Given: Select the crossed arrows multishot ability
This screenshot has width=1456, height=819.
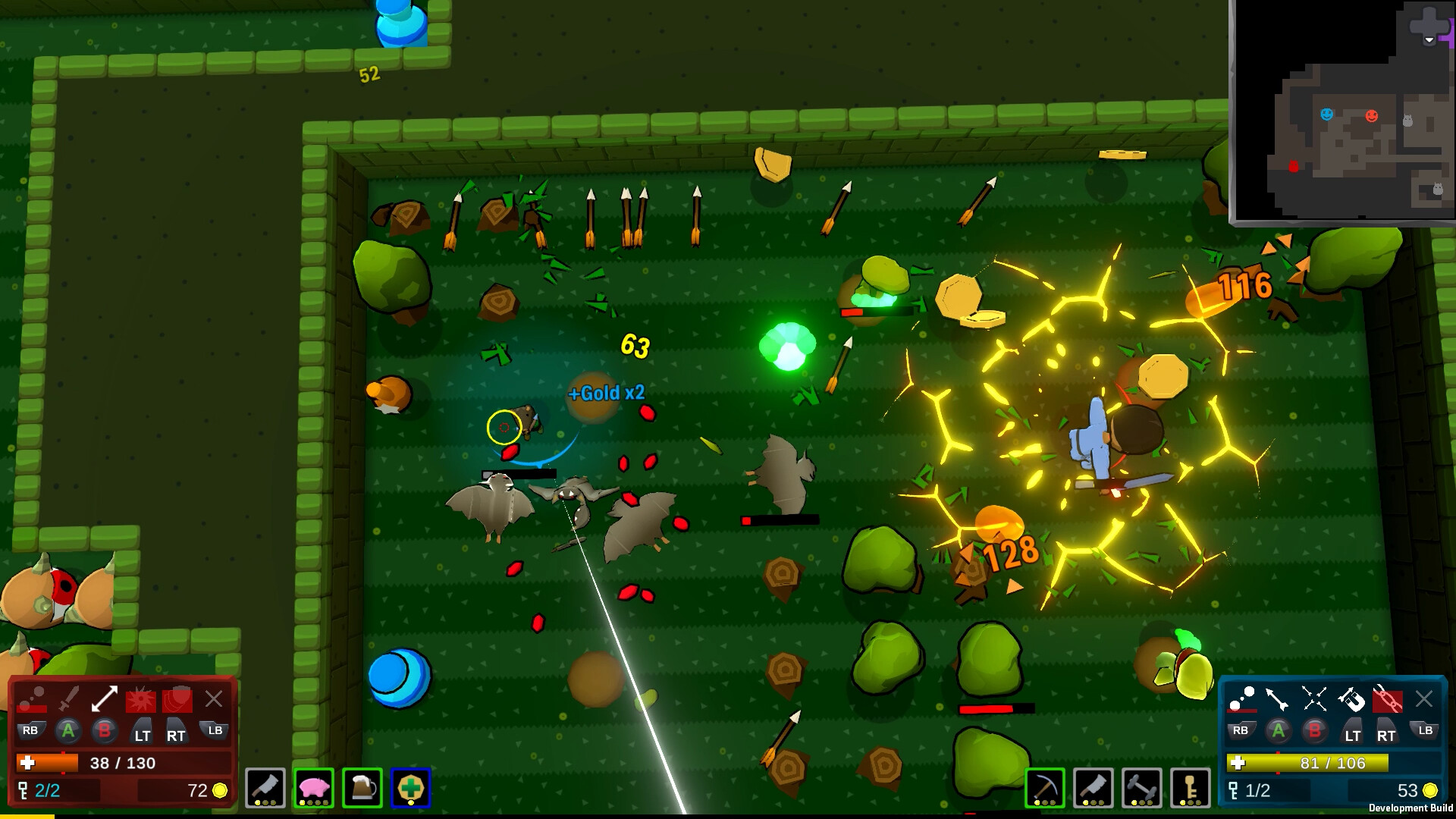Looking at the screenshot, I should [1313, 697].
